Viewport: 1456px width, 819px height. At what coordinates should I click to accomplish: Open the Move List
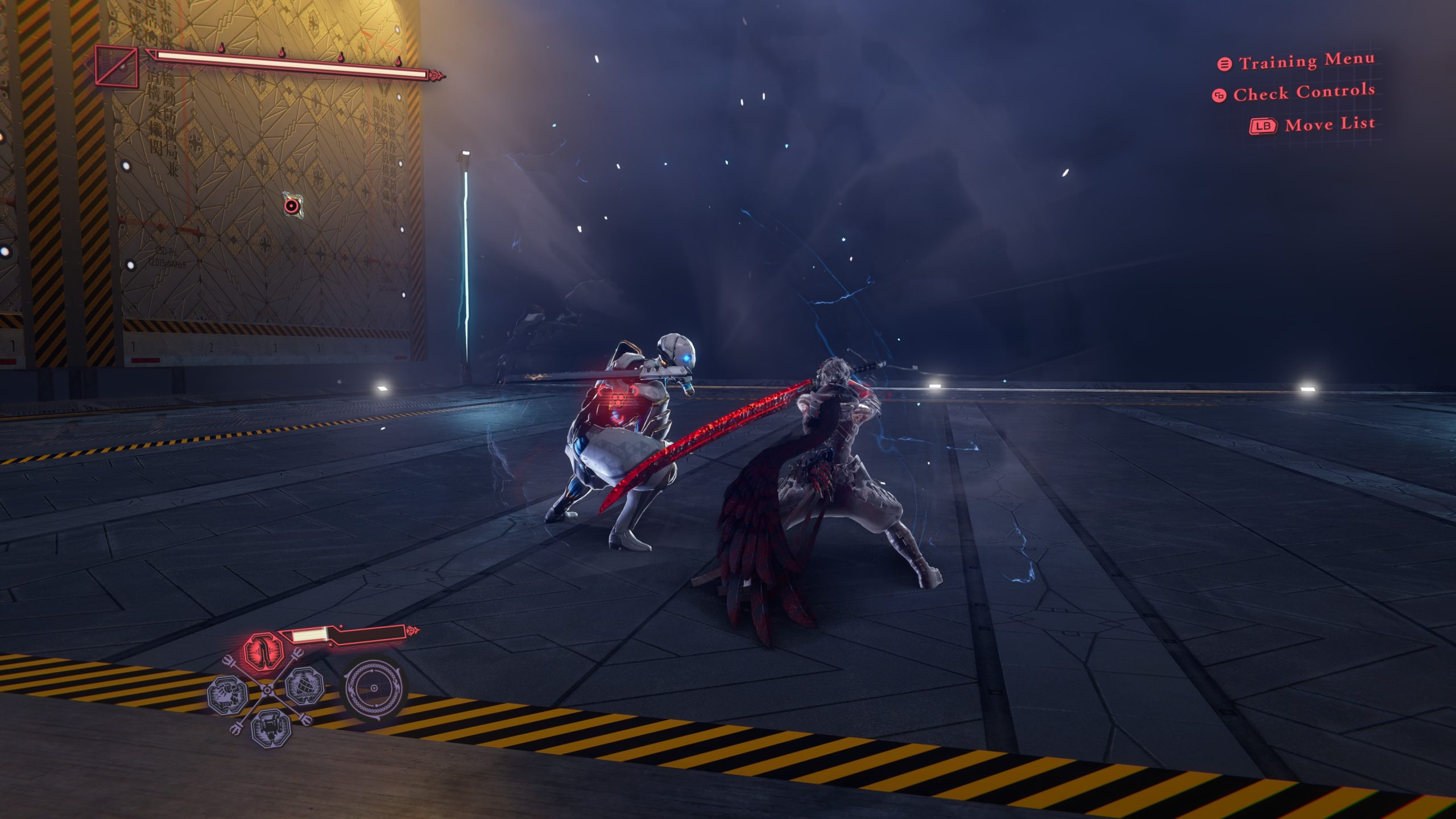click(x=1329, y=124)
